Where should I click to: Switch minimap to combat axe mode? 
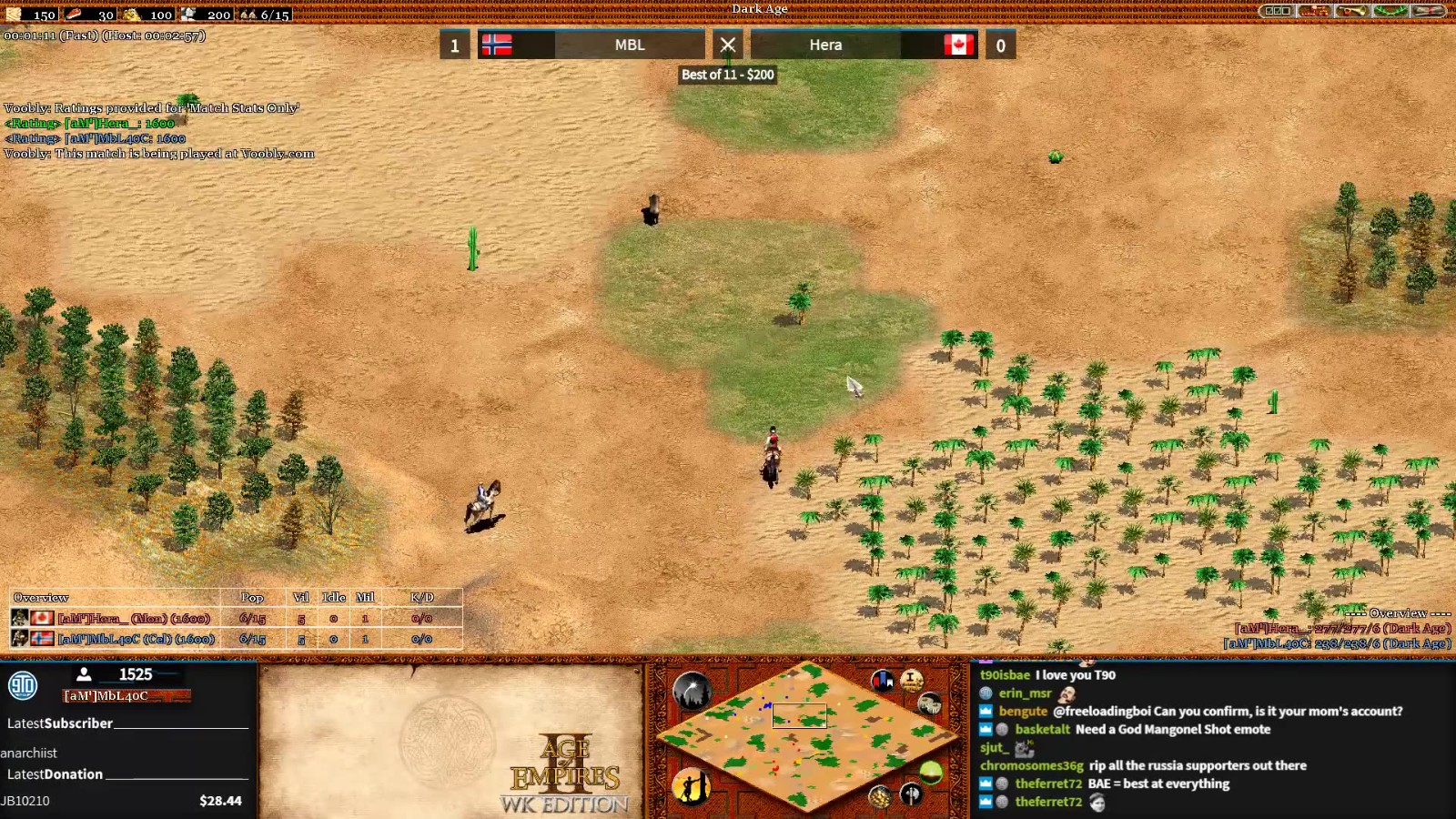(911, 794)
